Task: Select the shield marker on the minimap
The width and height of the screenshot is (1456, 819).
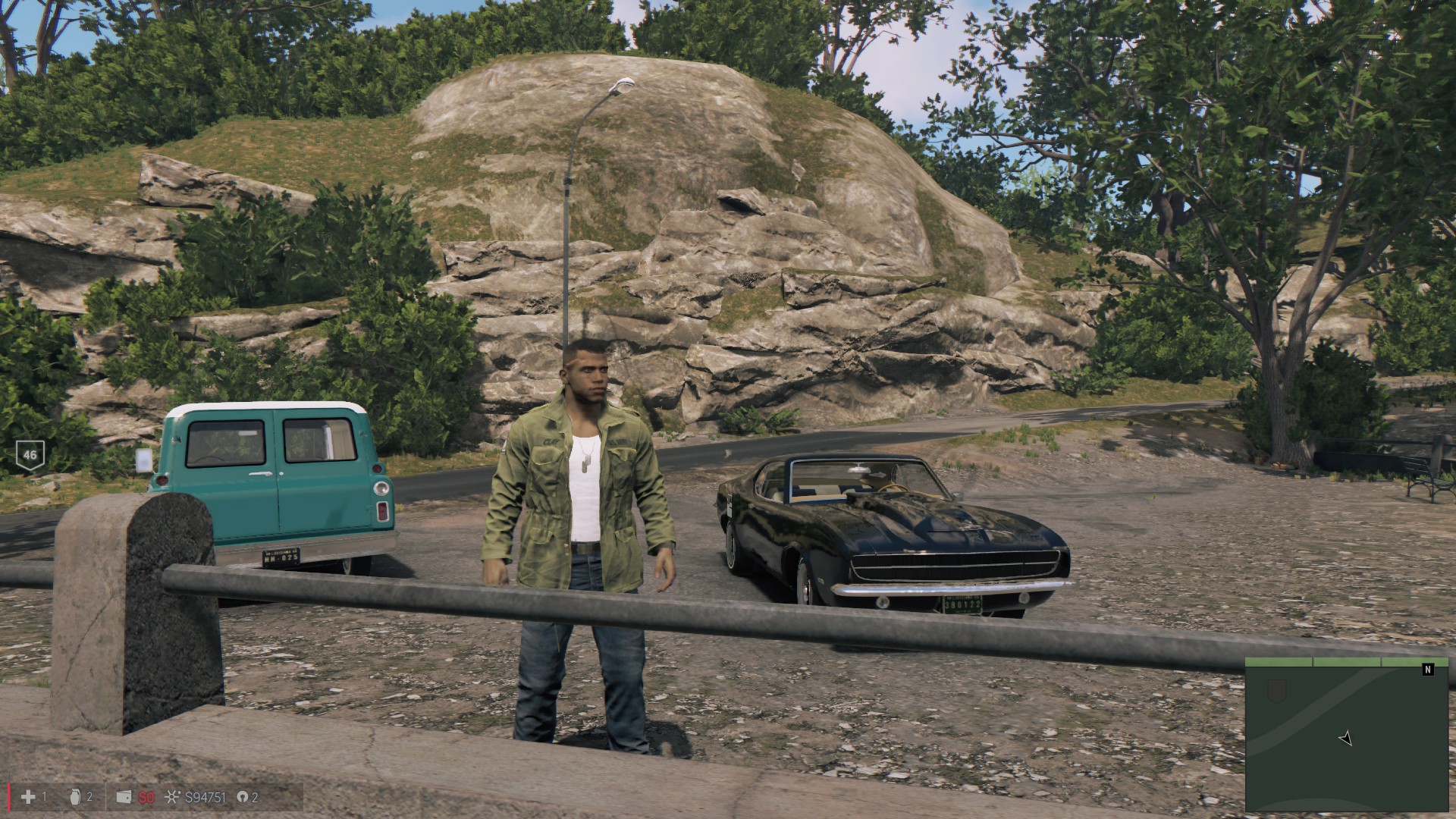Action: (1278, 689)
